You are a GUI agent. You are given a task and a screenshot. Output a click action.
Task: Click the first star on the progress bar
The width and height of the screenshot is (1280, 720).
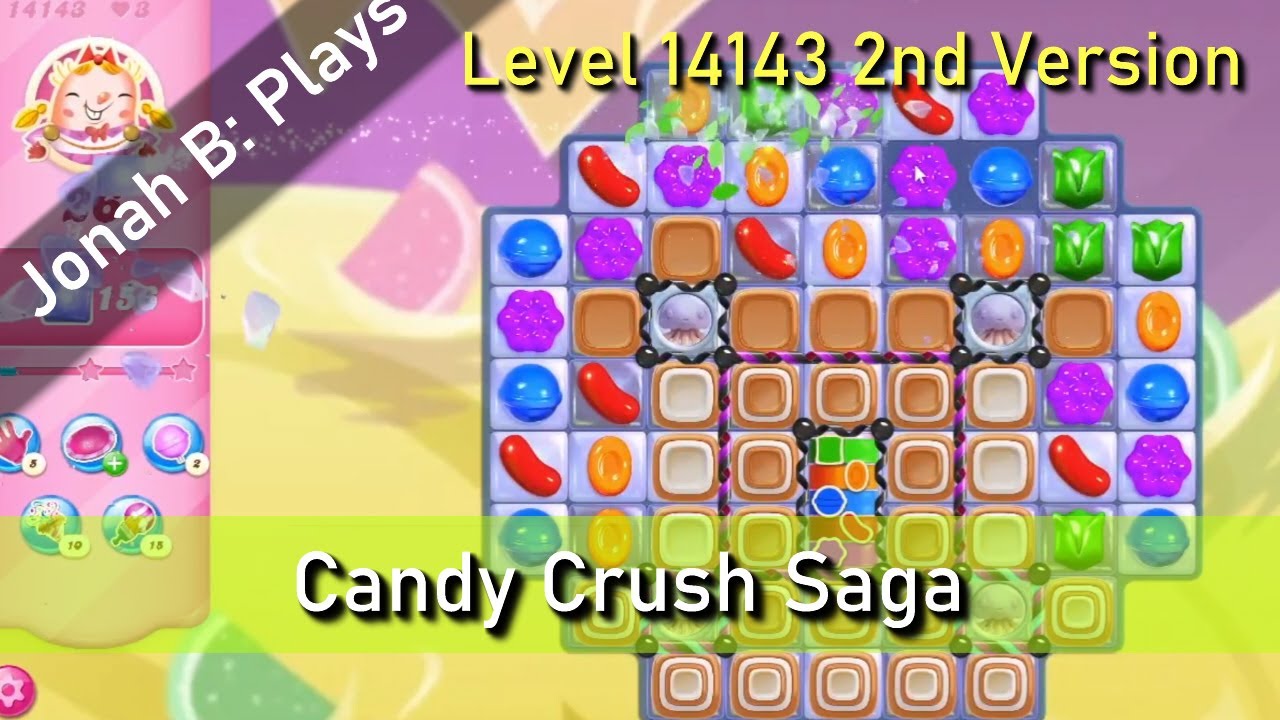[88, 368]
